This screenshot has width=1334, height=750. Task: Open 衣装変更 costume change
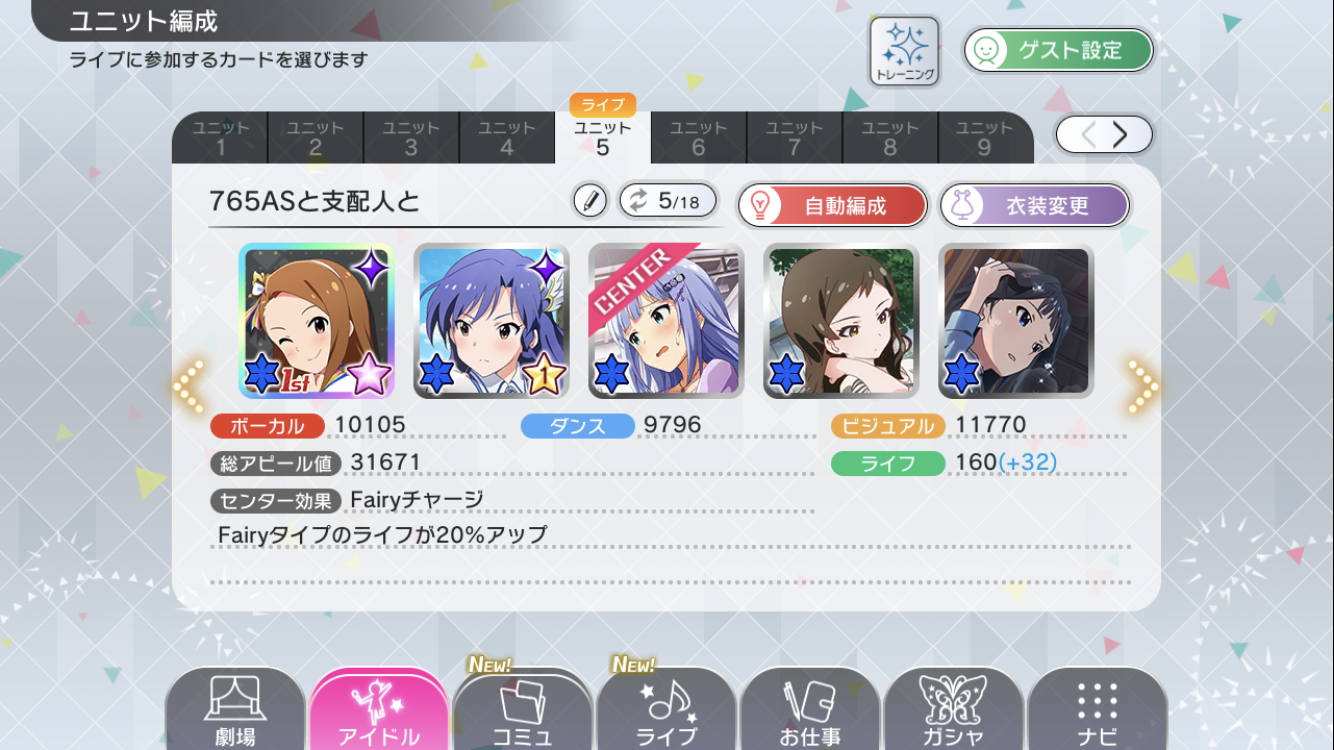[x=1034, y=206]
